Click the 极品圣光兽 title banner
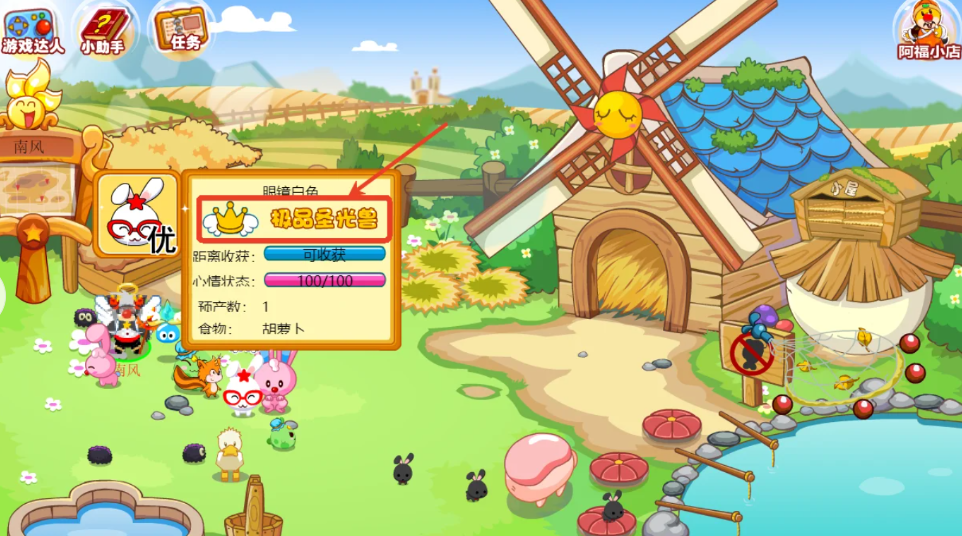Screen dimensions: 962x536 pos(295,217)
